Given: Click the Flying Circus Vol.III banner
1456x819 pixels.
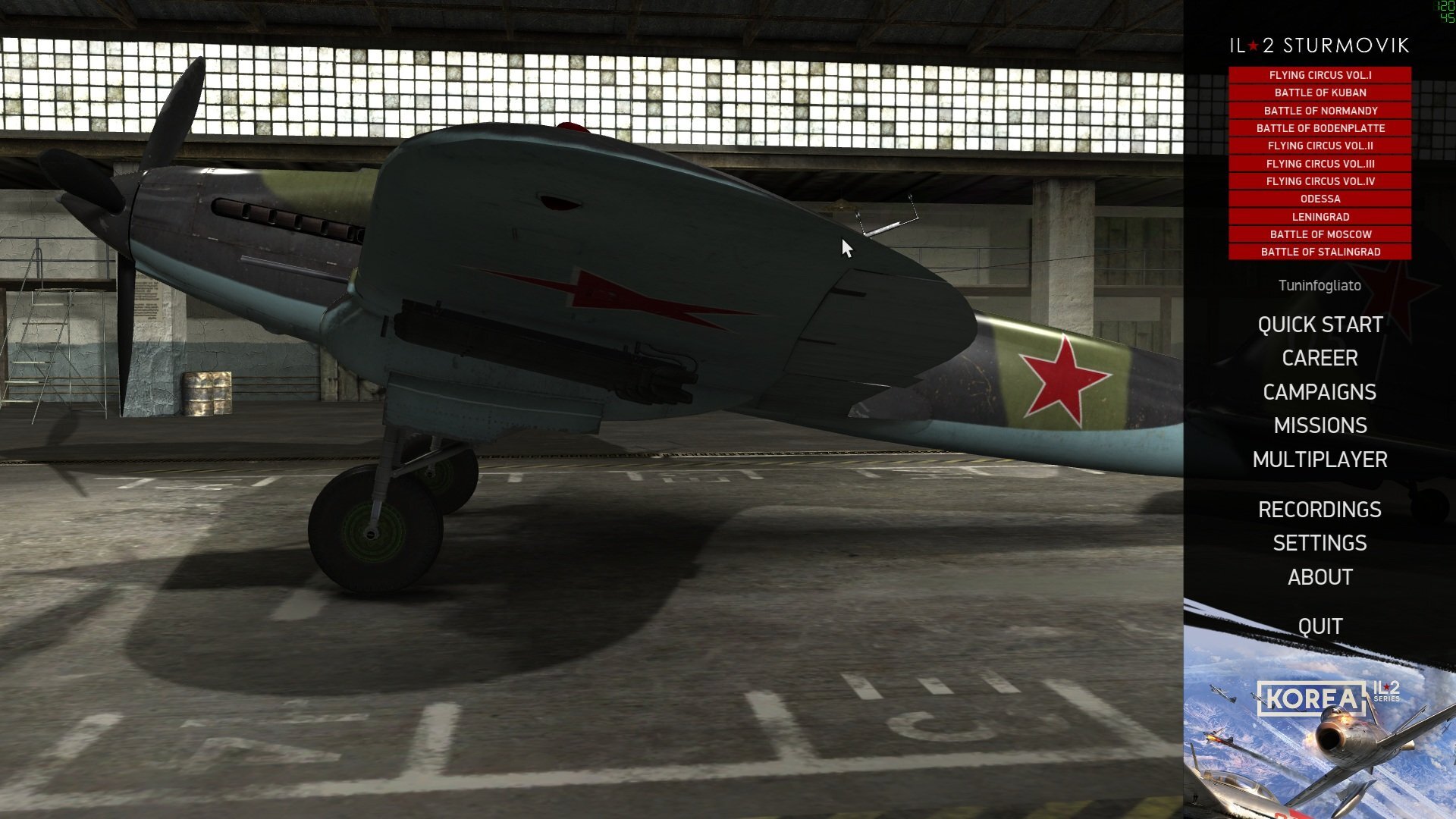Looking at the screenshot, I should pos(1321,163).
